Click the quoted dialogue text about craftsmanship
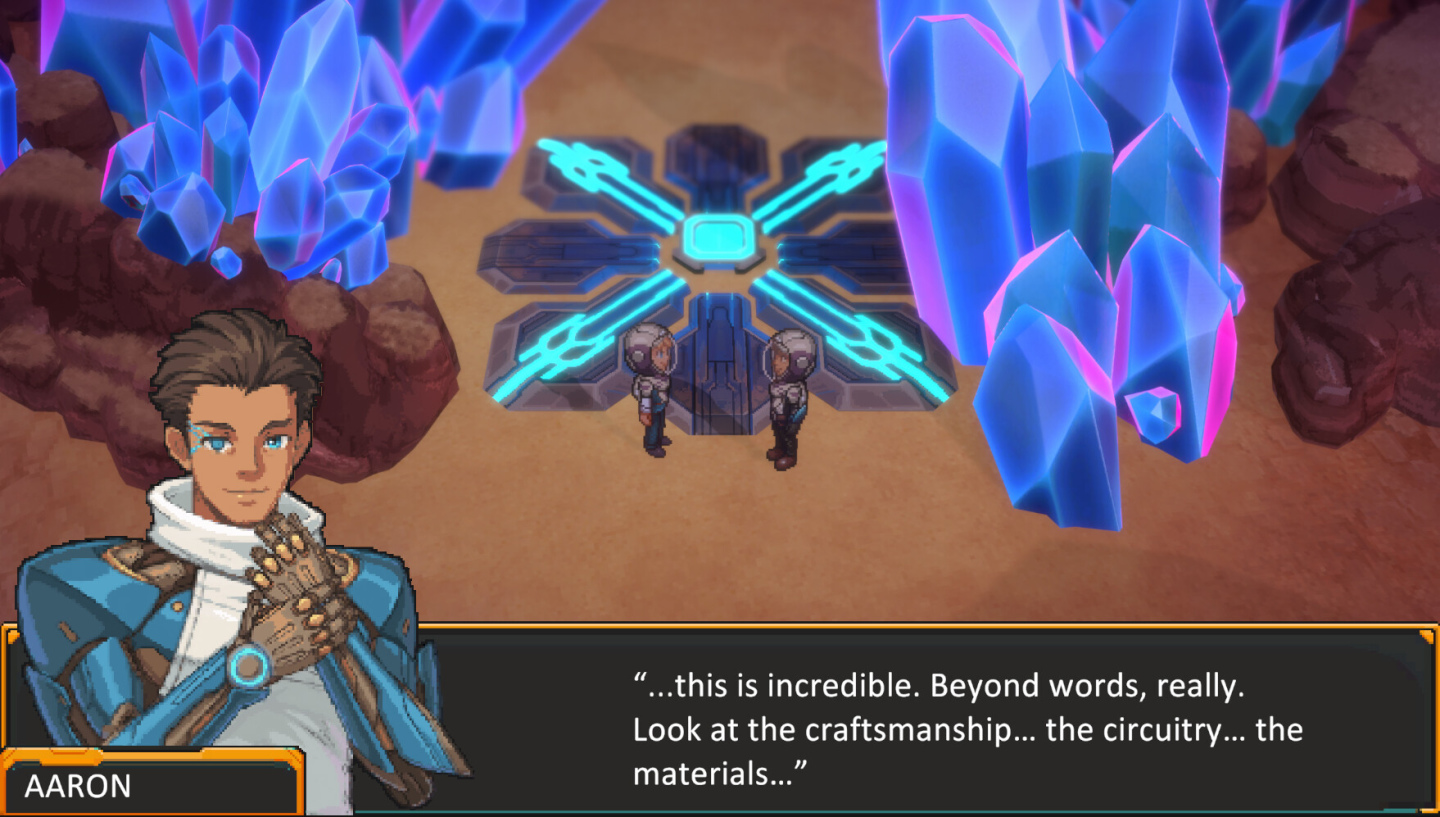Screen dimensions: 1440x817 click(x=965, y=729)
